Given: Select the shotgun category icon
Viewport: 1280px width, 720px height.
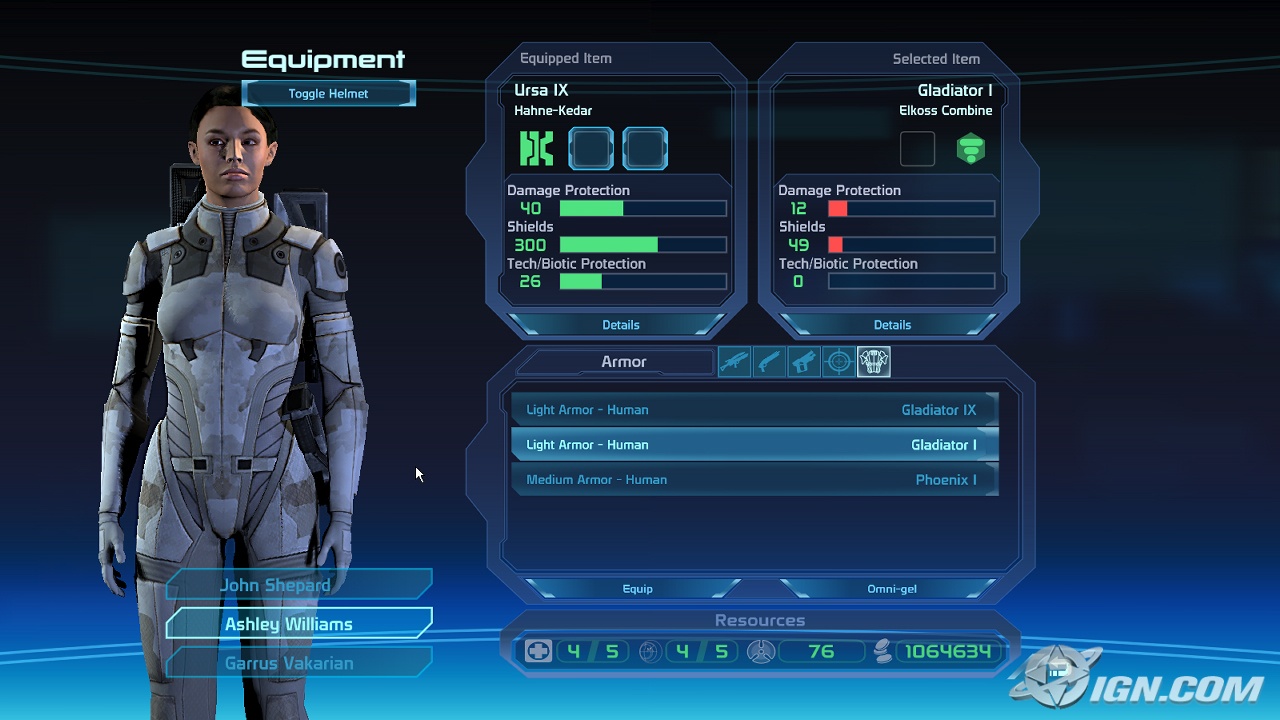Looking at the screenshot, I should 769,361.
